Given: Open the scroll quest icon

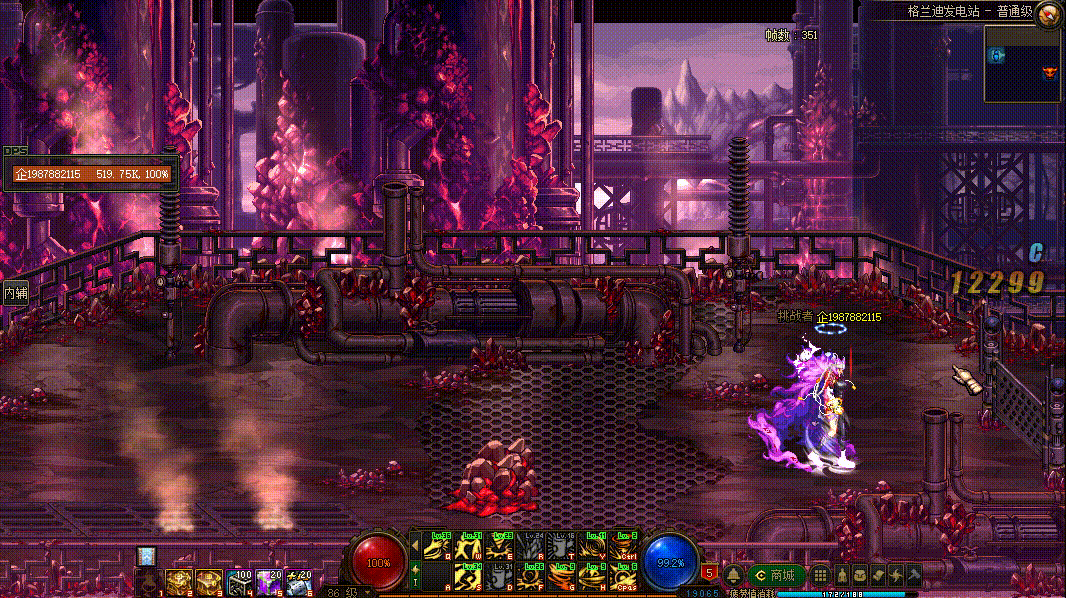Looking at the screenshot, I should pos(877,576).
